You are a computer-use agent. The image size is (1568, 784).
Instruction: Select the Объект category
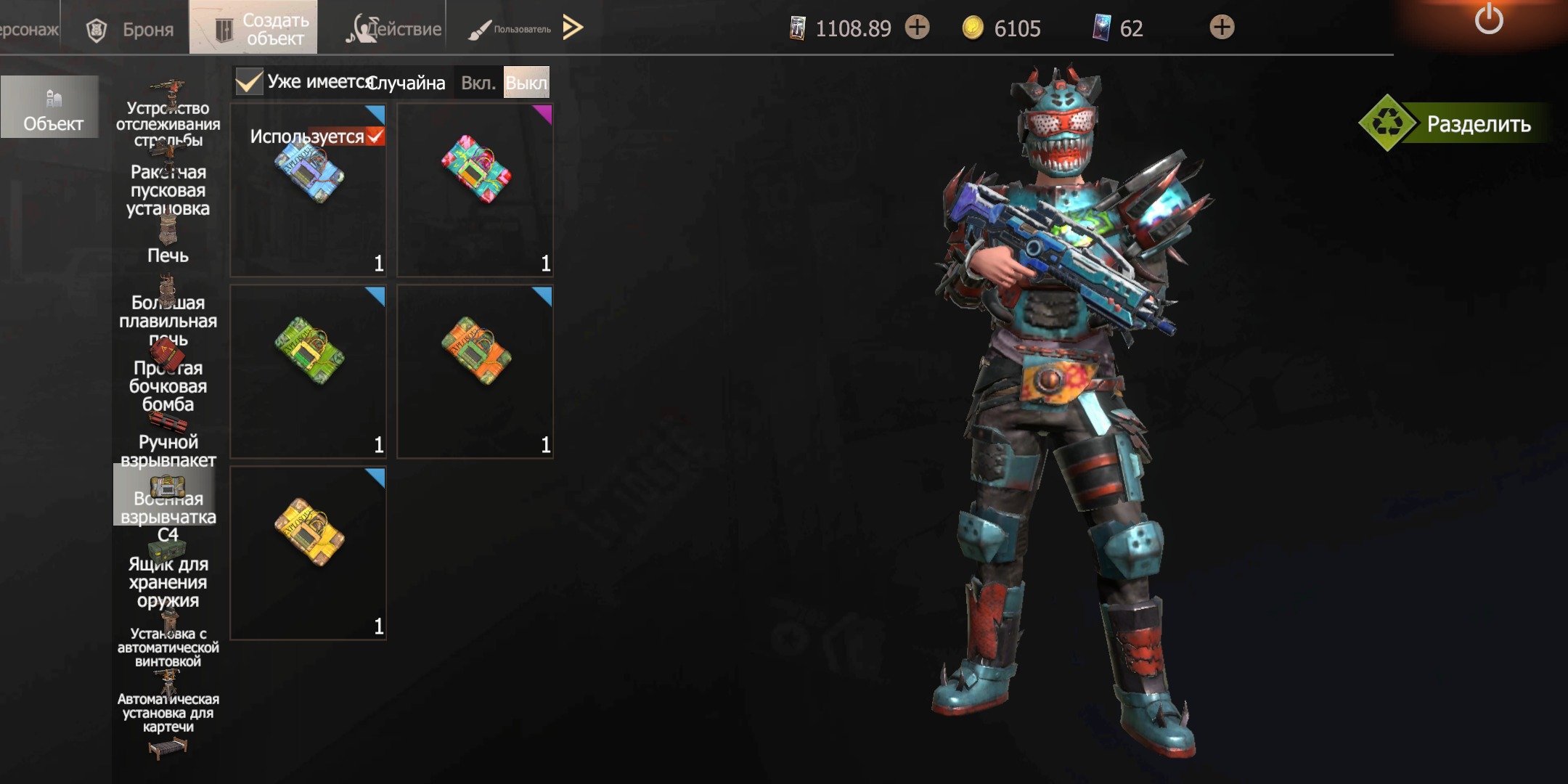[51, 107]
